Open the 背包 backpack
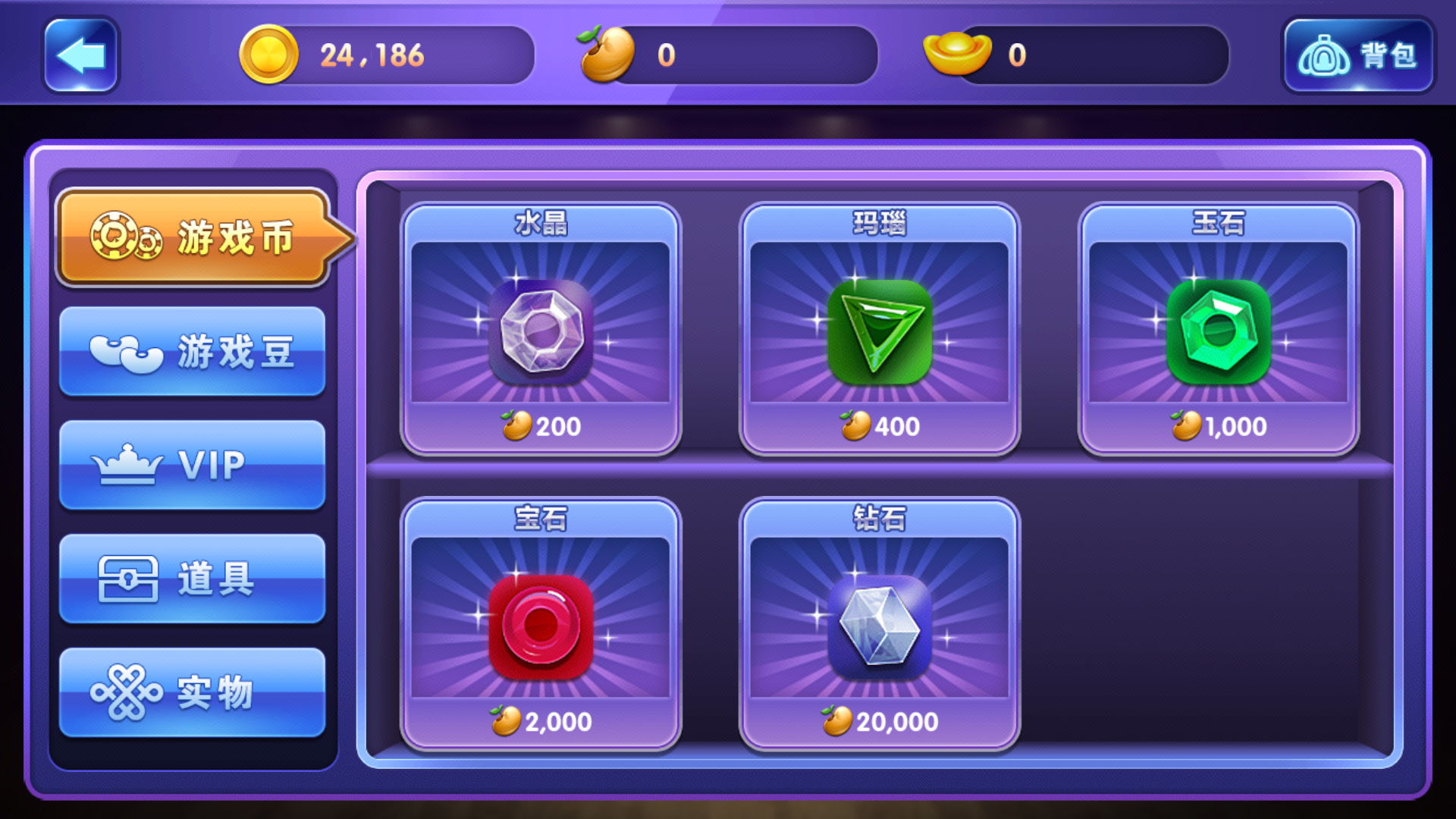This screenshot has width=1456, height=819. pos(1357,55)
